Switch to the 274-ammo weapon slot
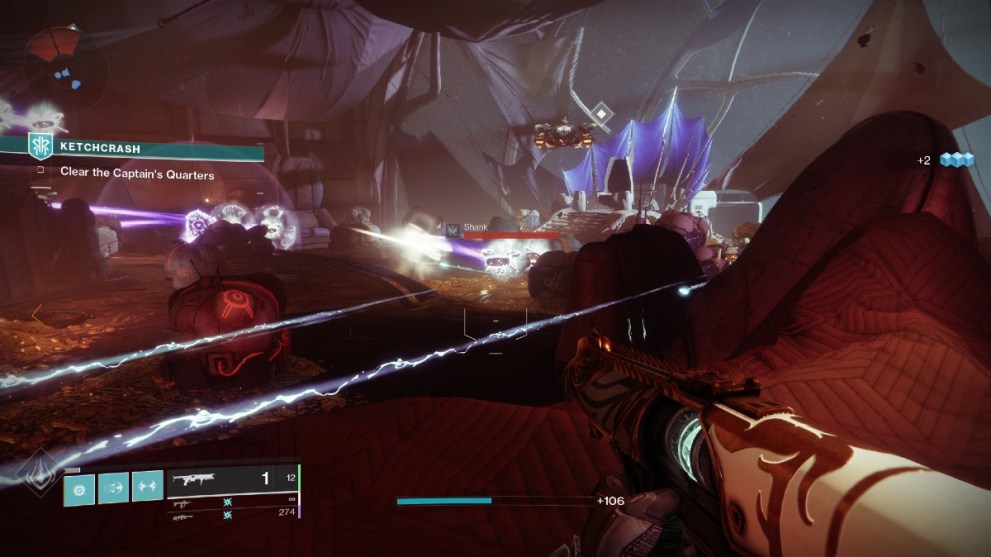Image resolution: width=991 pixels, height=557 pixels. click(x=232, y=513)
